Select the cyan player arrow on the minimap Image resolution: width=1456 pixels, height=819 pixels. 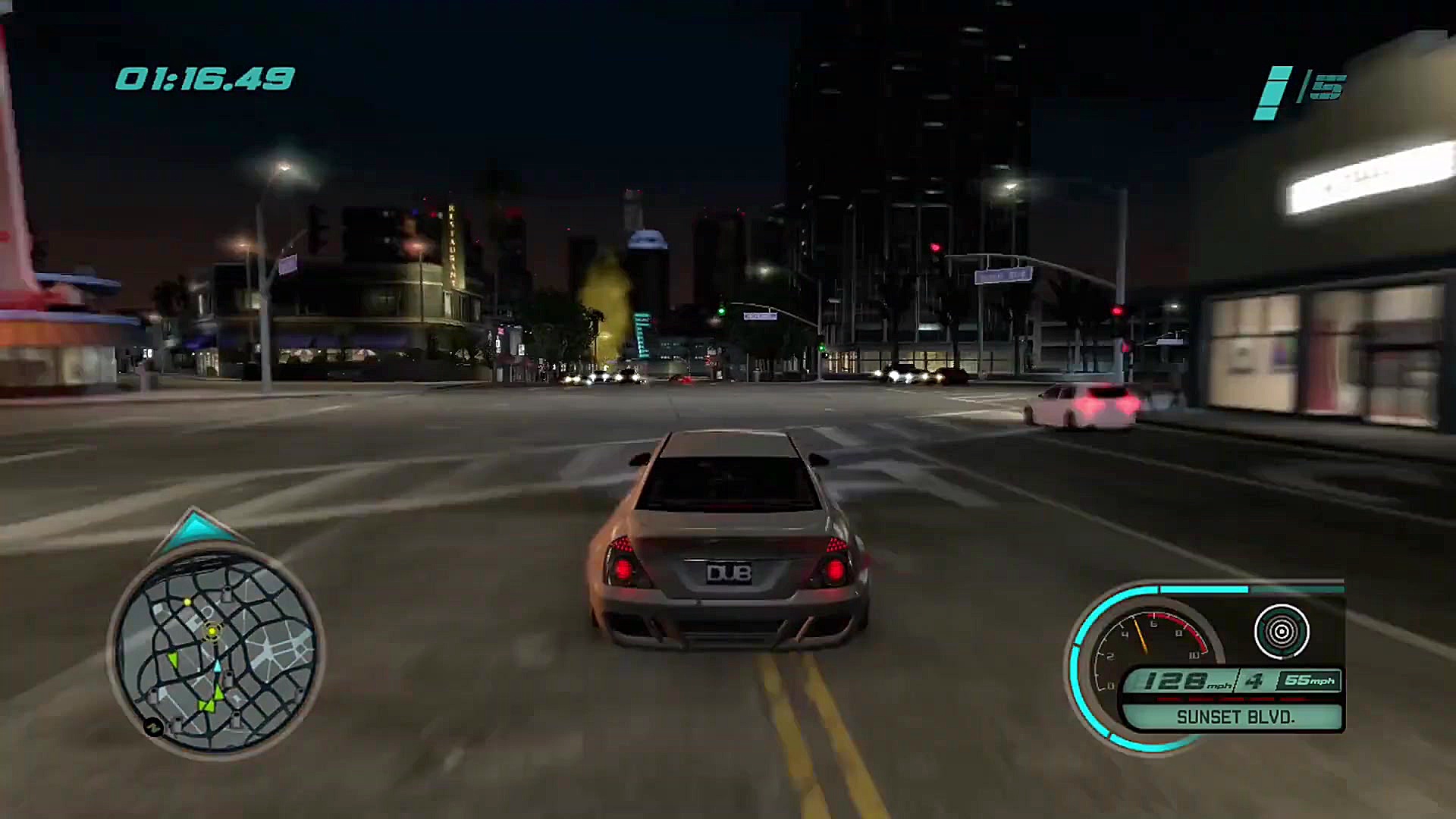point(218,666)
